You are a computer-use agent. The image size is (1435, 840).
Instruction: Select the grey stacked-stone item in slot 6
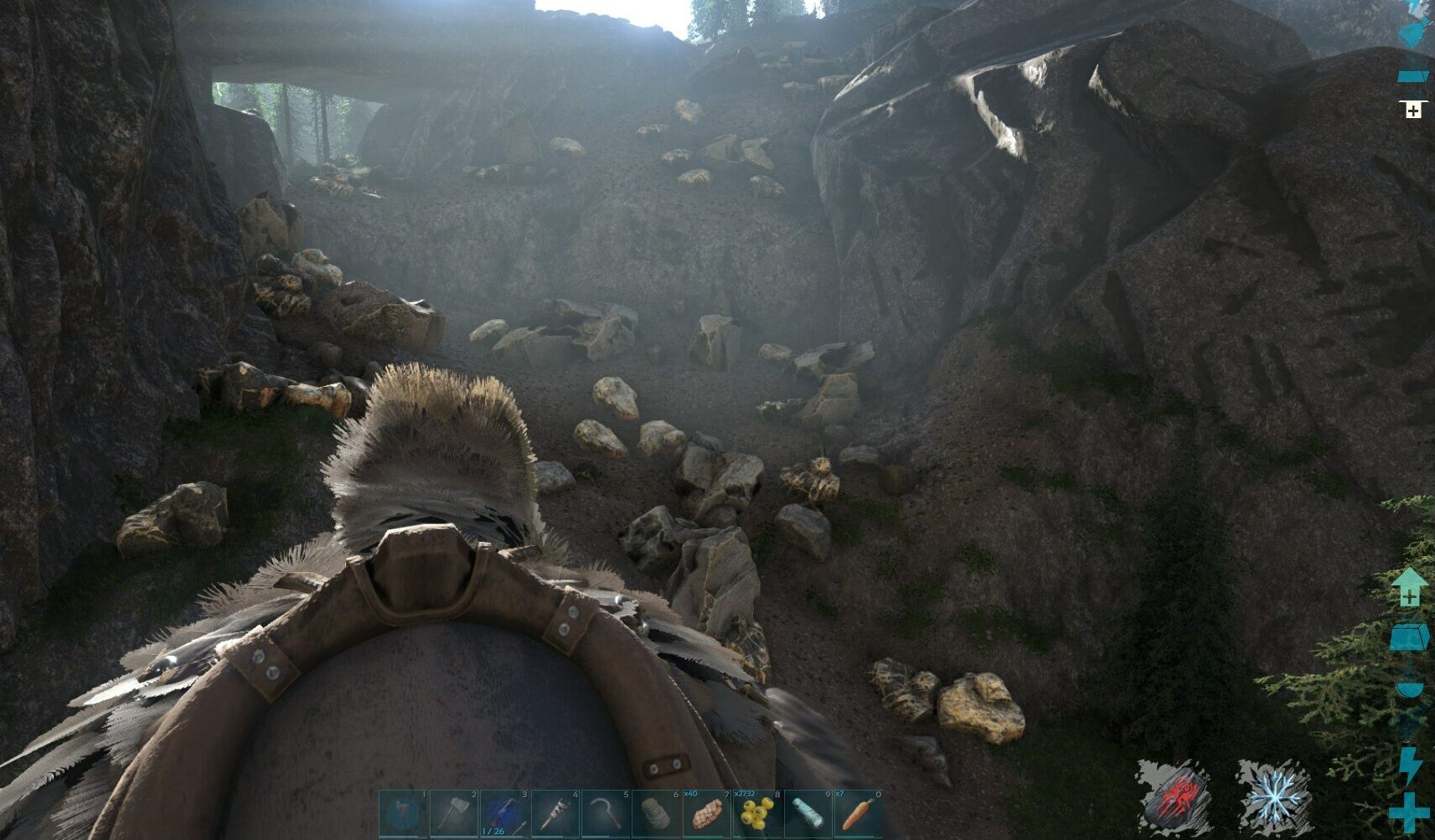[x=657, y=813]
